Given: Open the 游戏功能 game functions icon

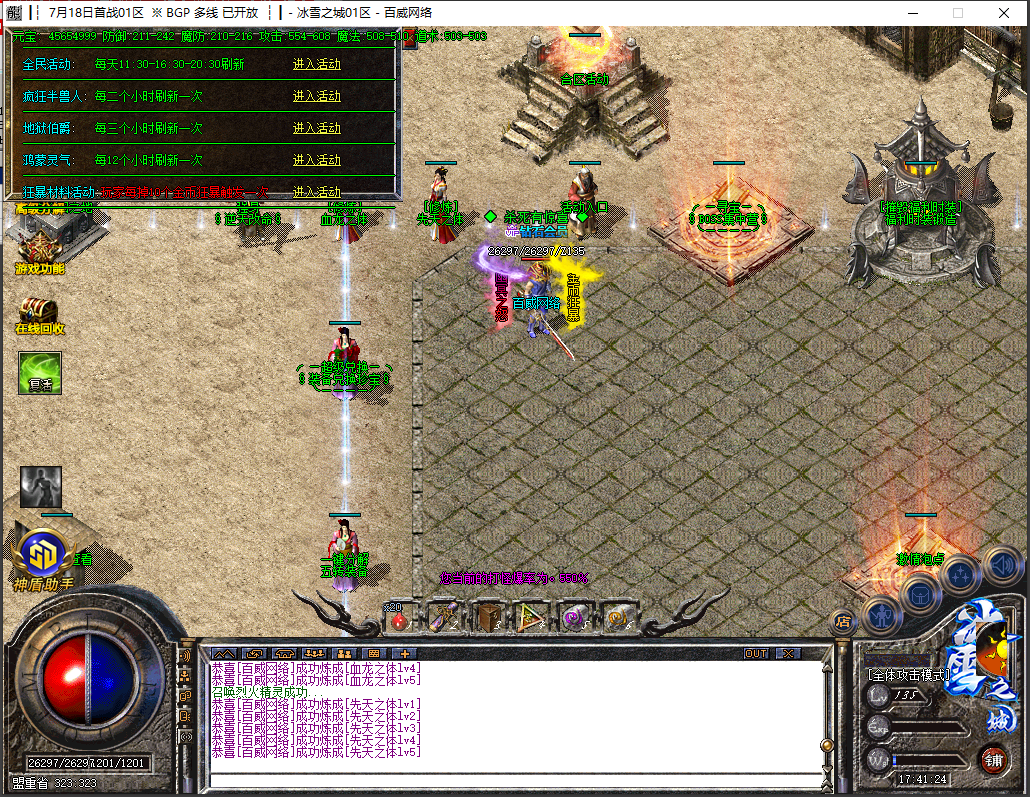Looking at the screenshot, I should pos(40,245).
